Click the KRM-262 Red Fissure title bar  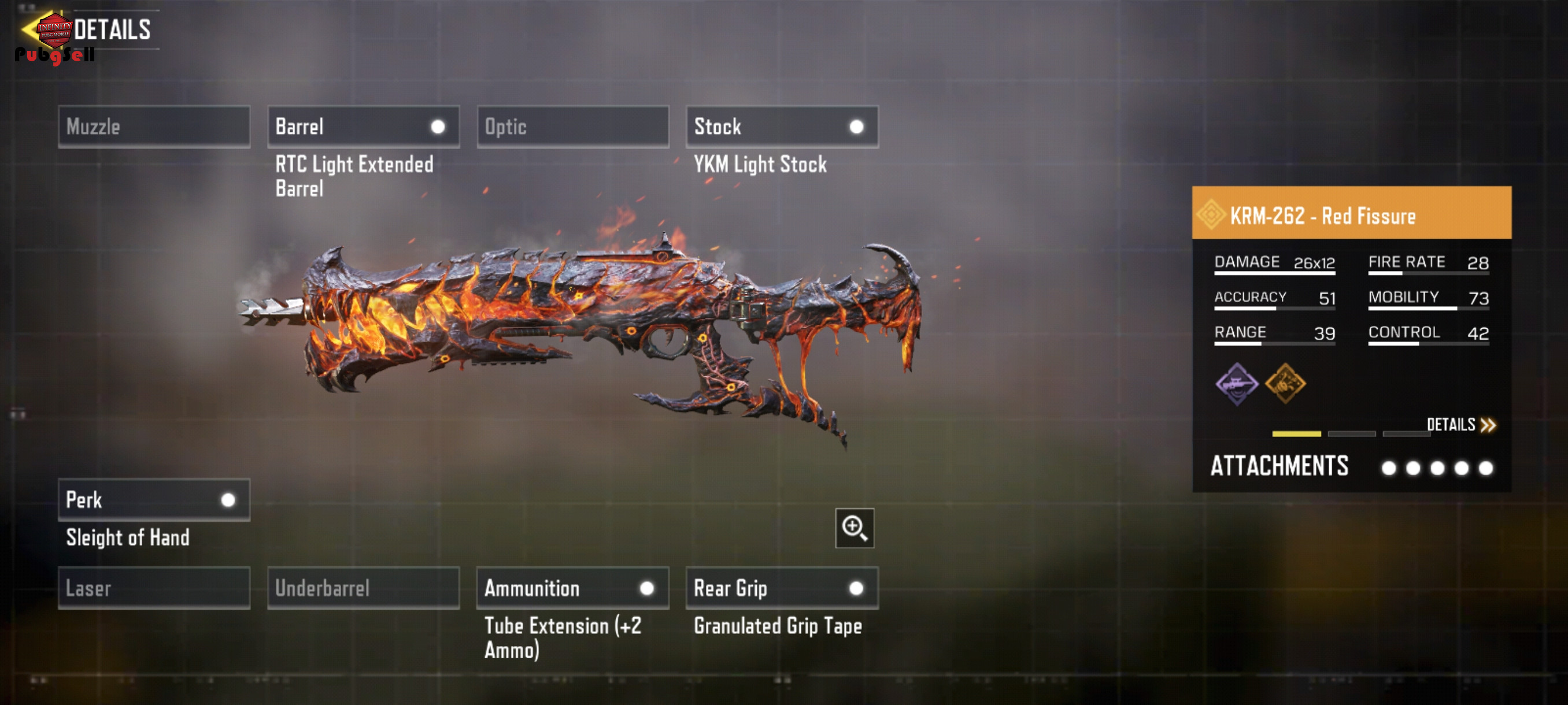[x=1351, y=214]
